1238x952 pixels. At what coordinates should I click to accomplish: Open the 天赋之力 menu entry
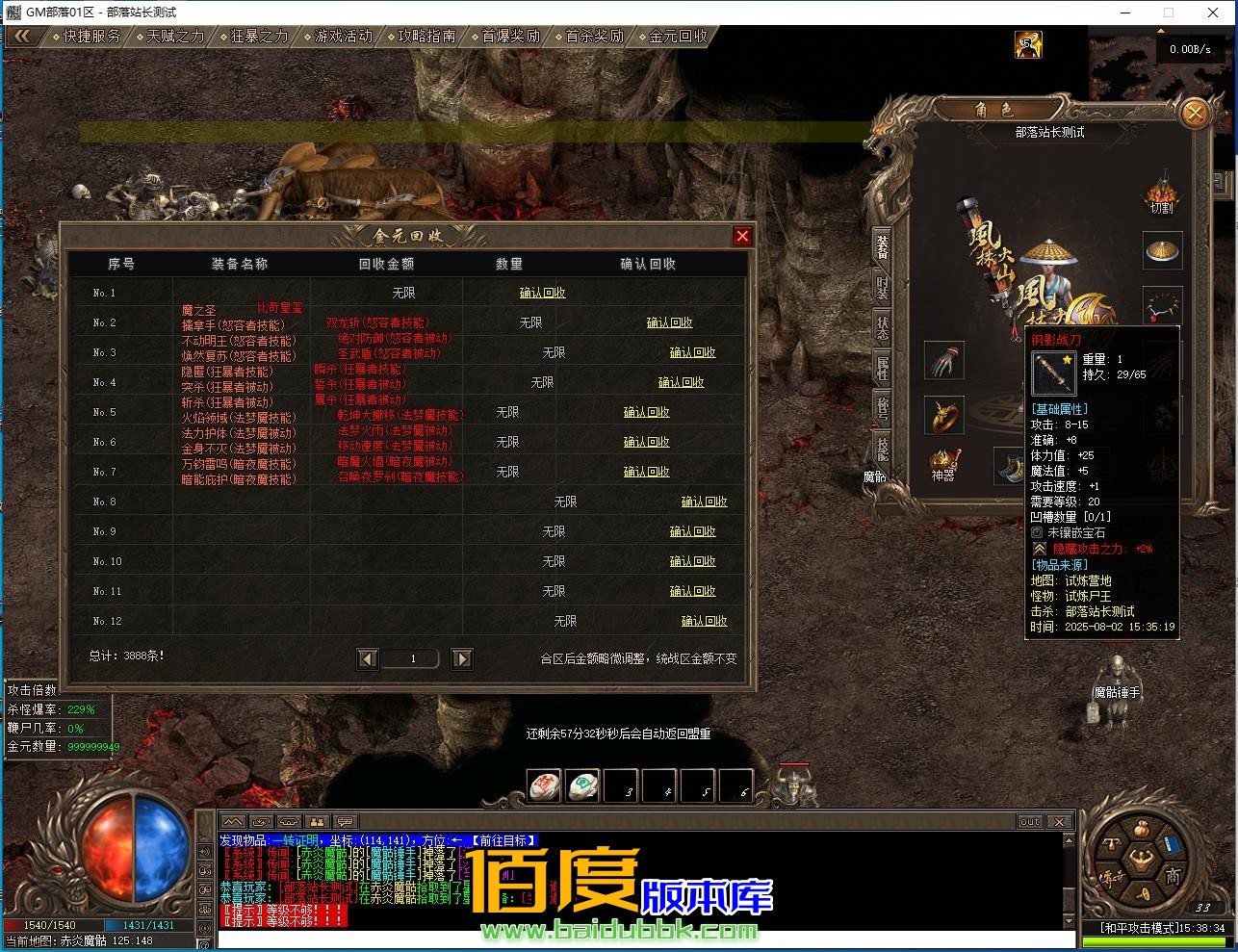pyautogui.click(x=175, y=36)
